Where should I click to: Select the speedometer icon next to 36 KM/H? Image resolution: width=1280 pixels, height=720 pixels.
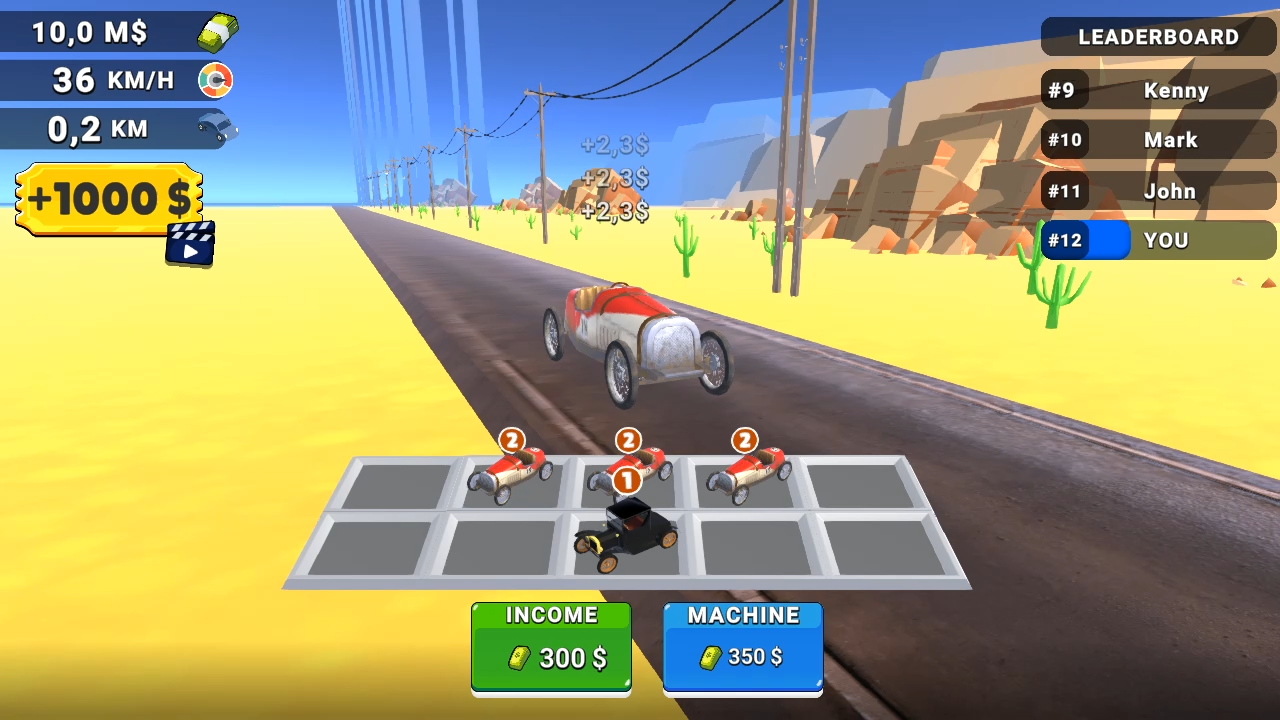(x=215, y=80)
